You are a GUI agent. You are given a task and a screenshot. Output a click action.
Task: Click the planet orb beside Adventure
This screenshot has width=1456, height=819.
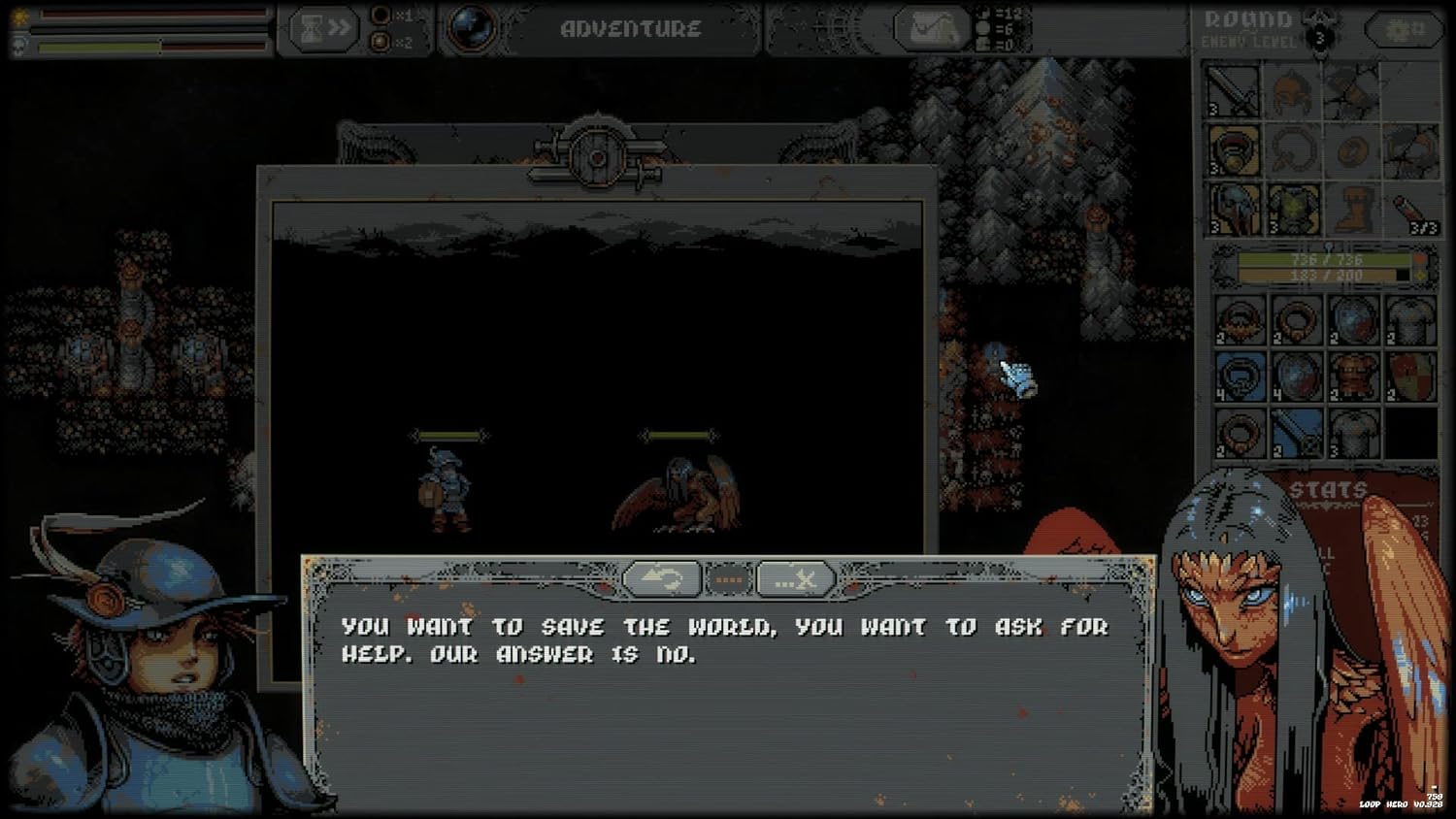click(x=472, y=26)
